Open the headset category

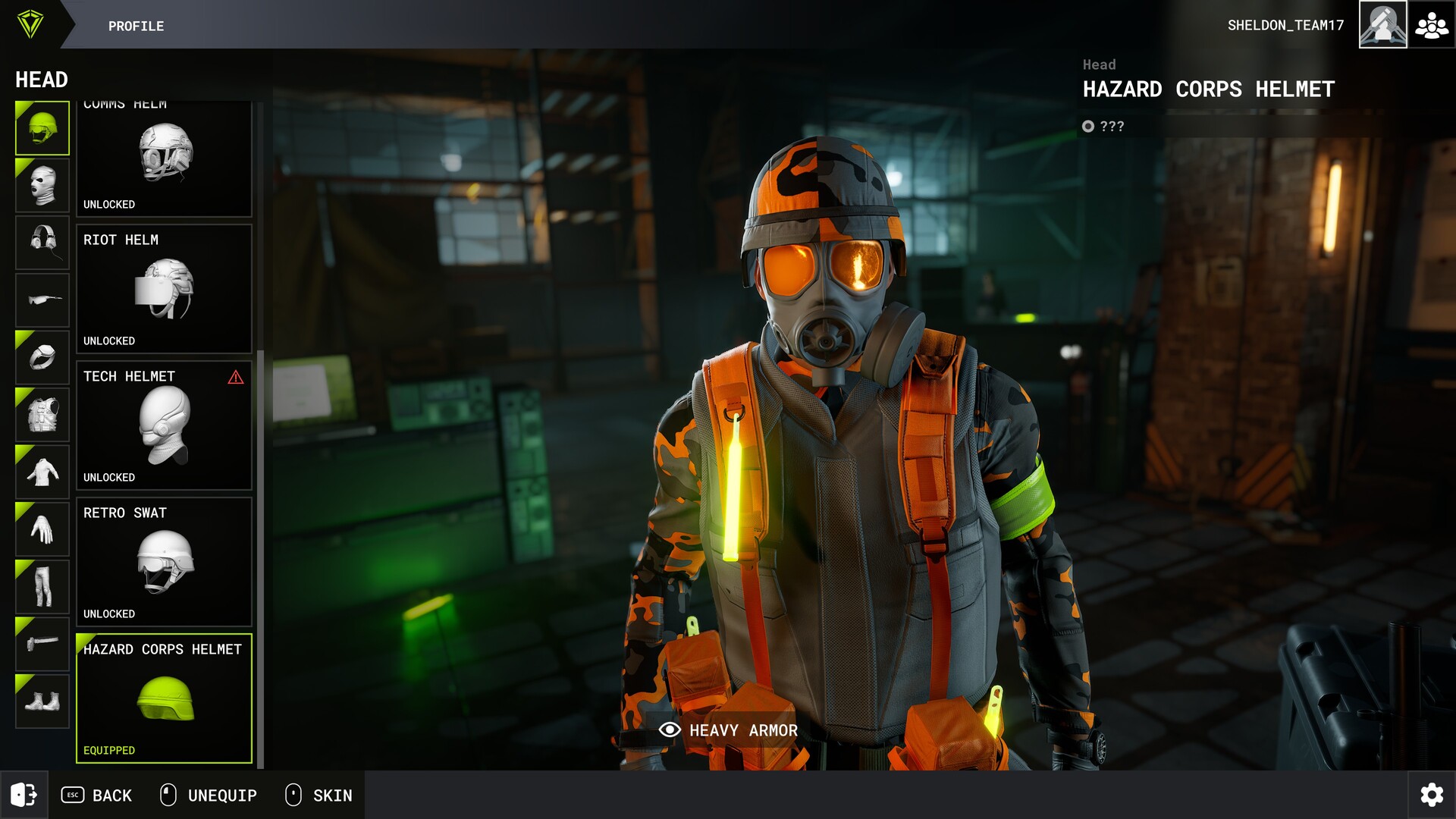[42, 243]
